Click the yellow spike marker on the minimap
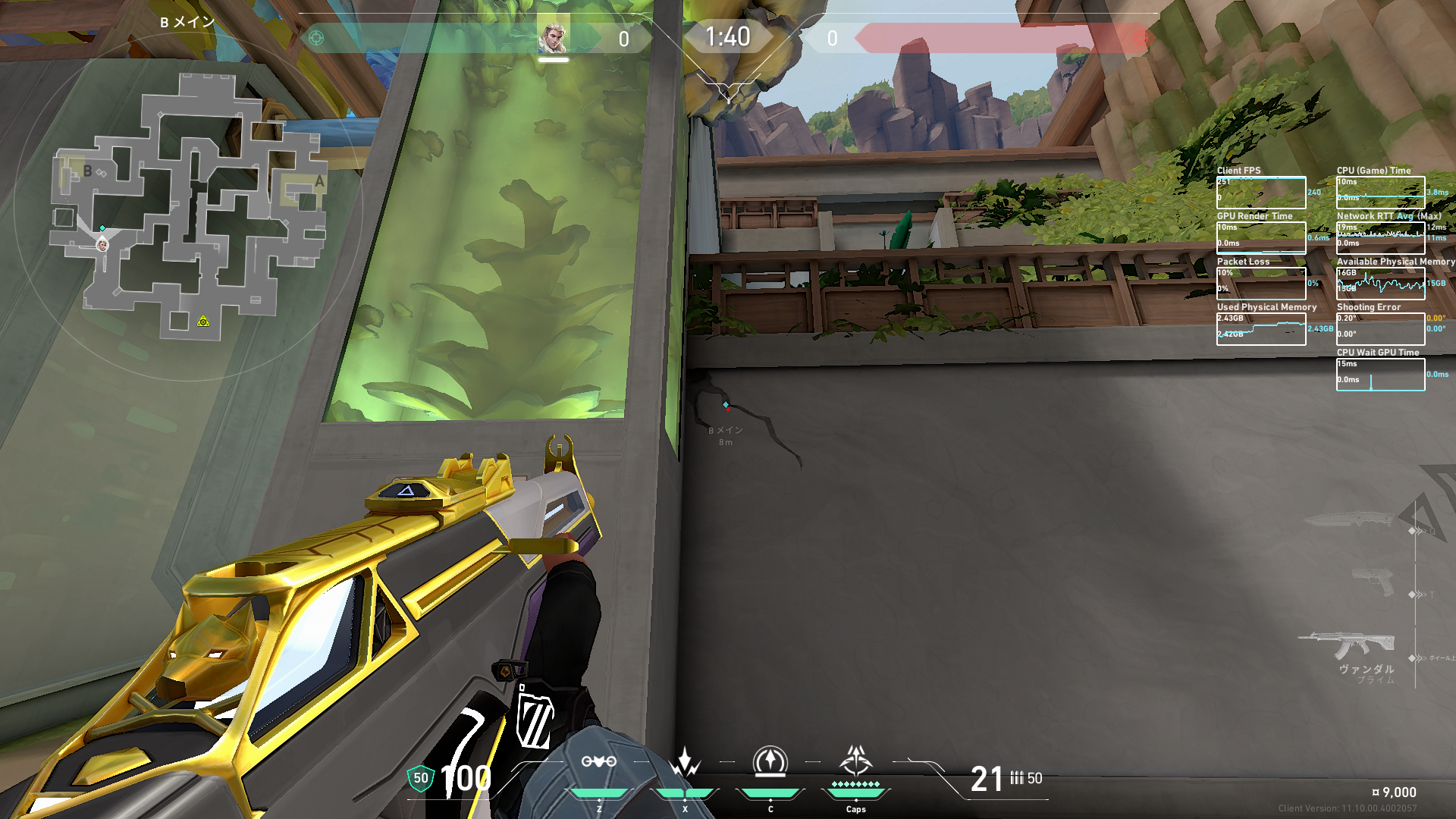The height and width of the screenshot is (819, 1456). click(x=203, y=322)
